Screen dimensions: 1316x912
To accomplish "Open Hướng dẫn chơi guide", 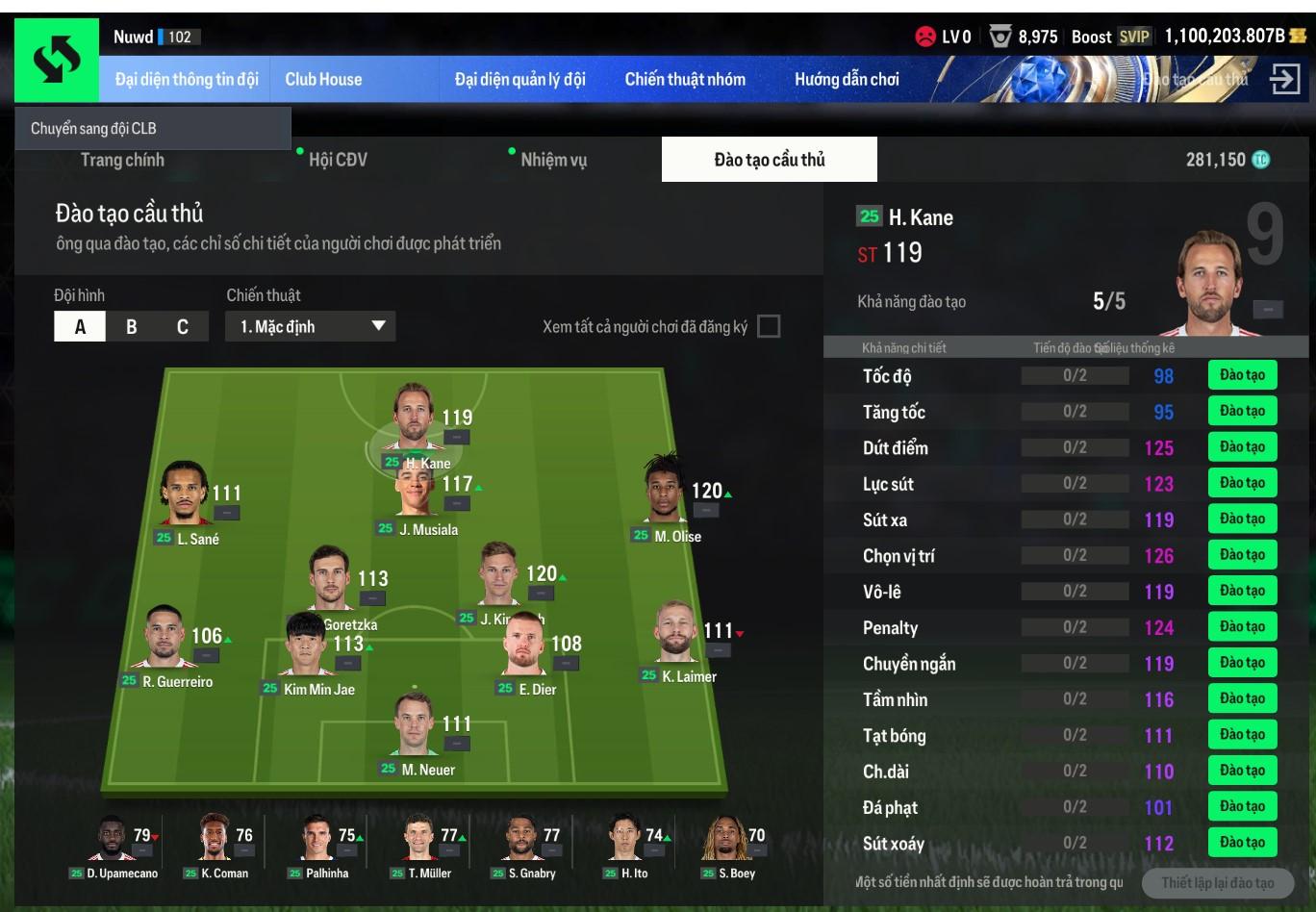I will (847, 80).
